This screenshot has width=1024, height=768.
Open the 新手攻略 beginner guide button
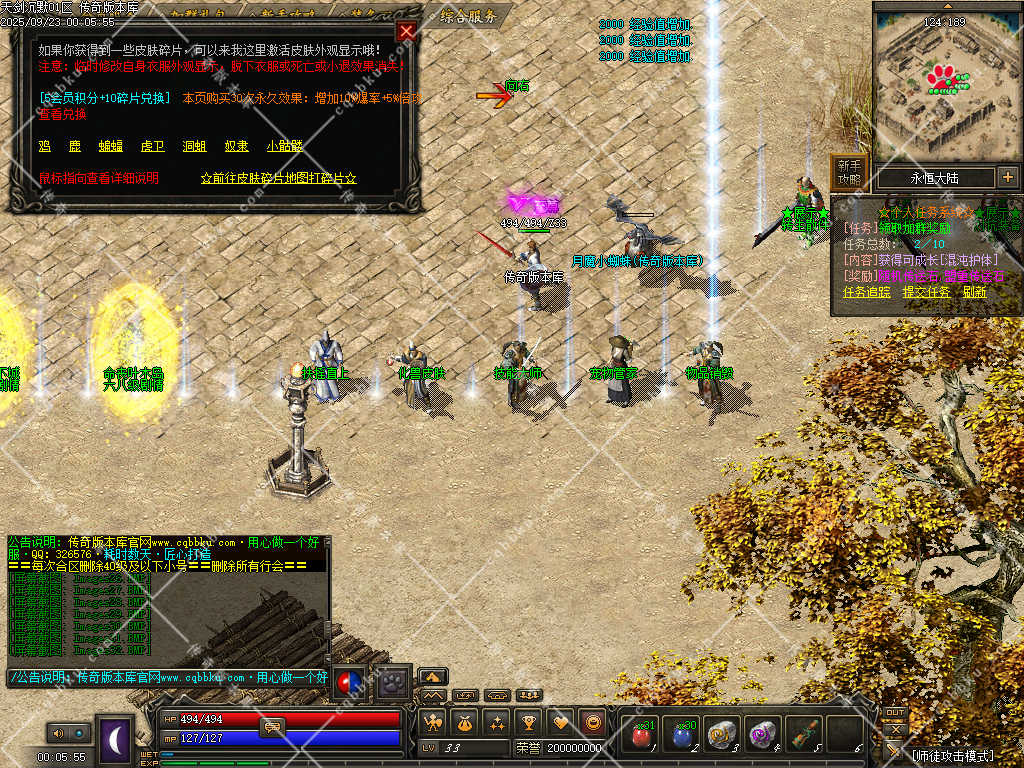point(849,171)
